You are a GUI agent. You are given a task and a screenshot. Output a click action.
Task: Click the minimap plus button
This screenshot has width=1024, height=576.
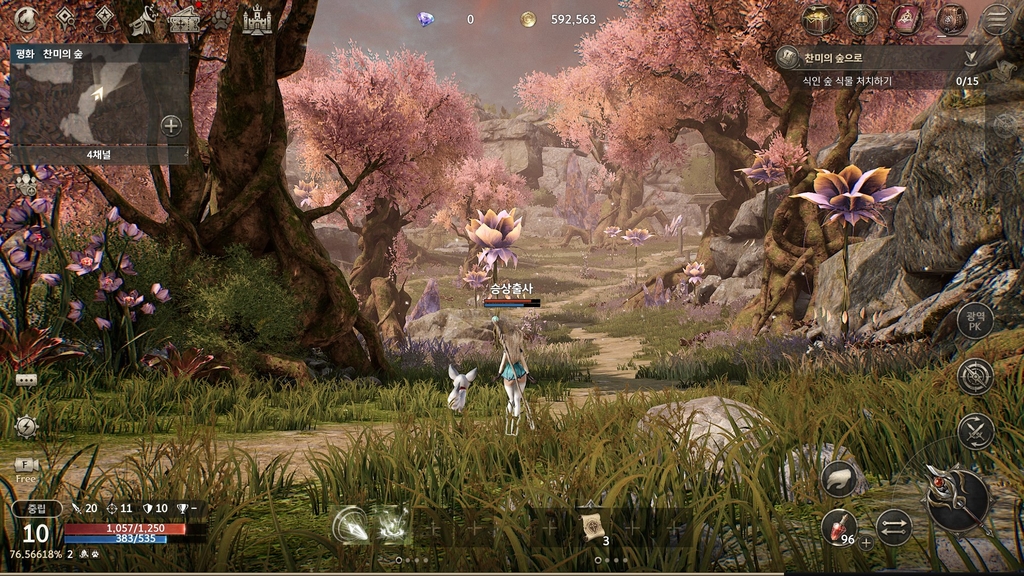[171, 125]
